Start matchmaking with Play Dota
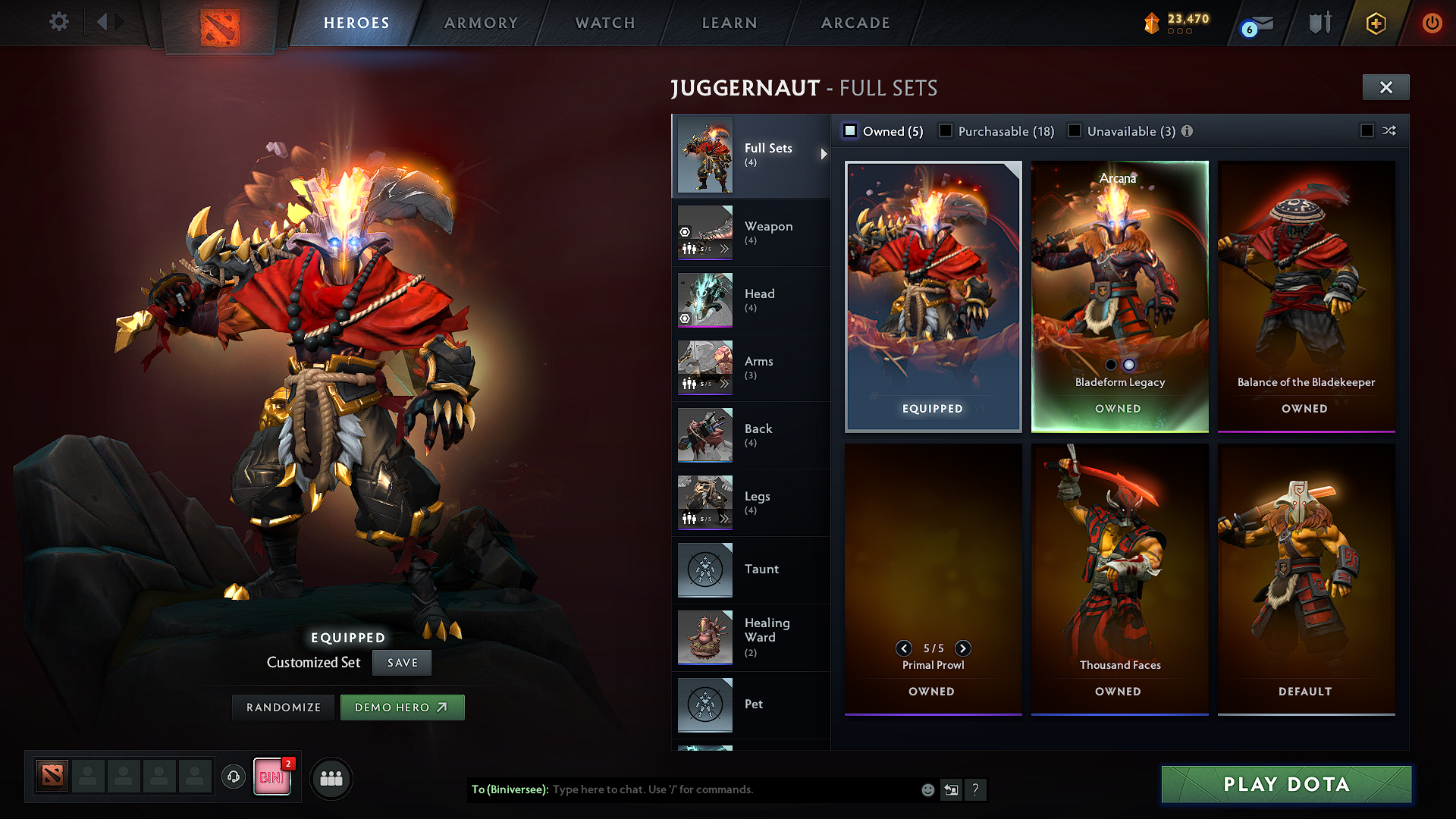The height and width of the screenshot is (819, 1456). (1286, 784)
